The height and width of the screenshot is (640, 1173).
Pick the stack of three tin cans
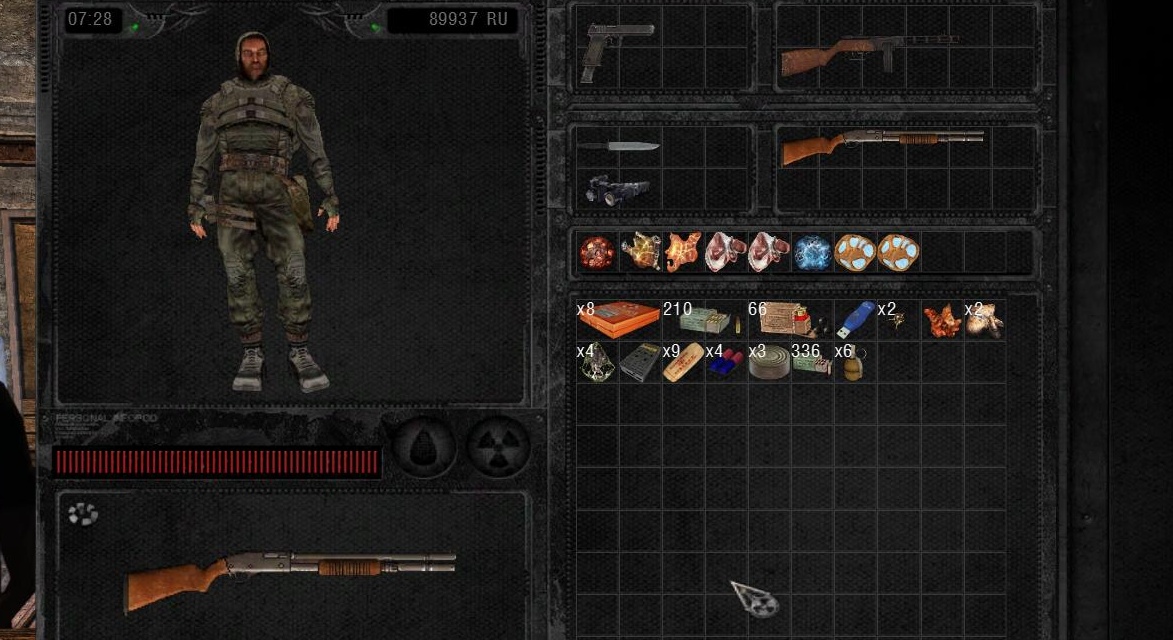pyautogui.click(x=768, y=363)
